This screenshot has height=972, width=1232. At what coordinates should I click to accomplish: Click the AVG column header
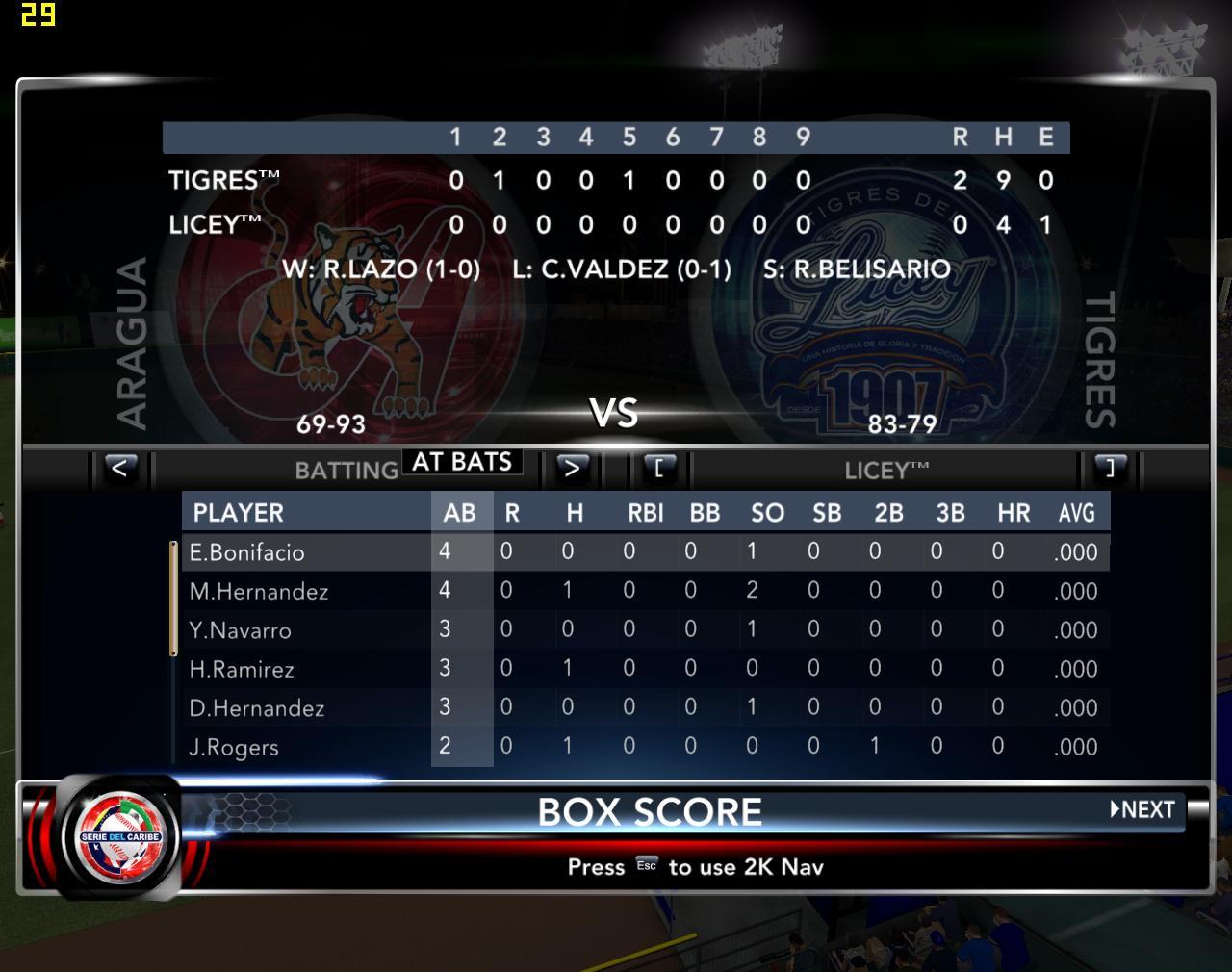(1076, 513)
